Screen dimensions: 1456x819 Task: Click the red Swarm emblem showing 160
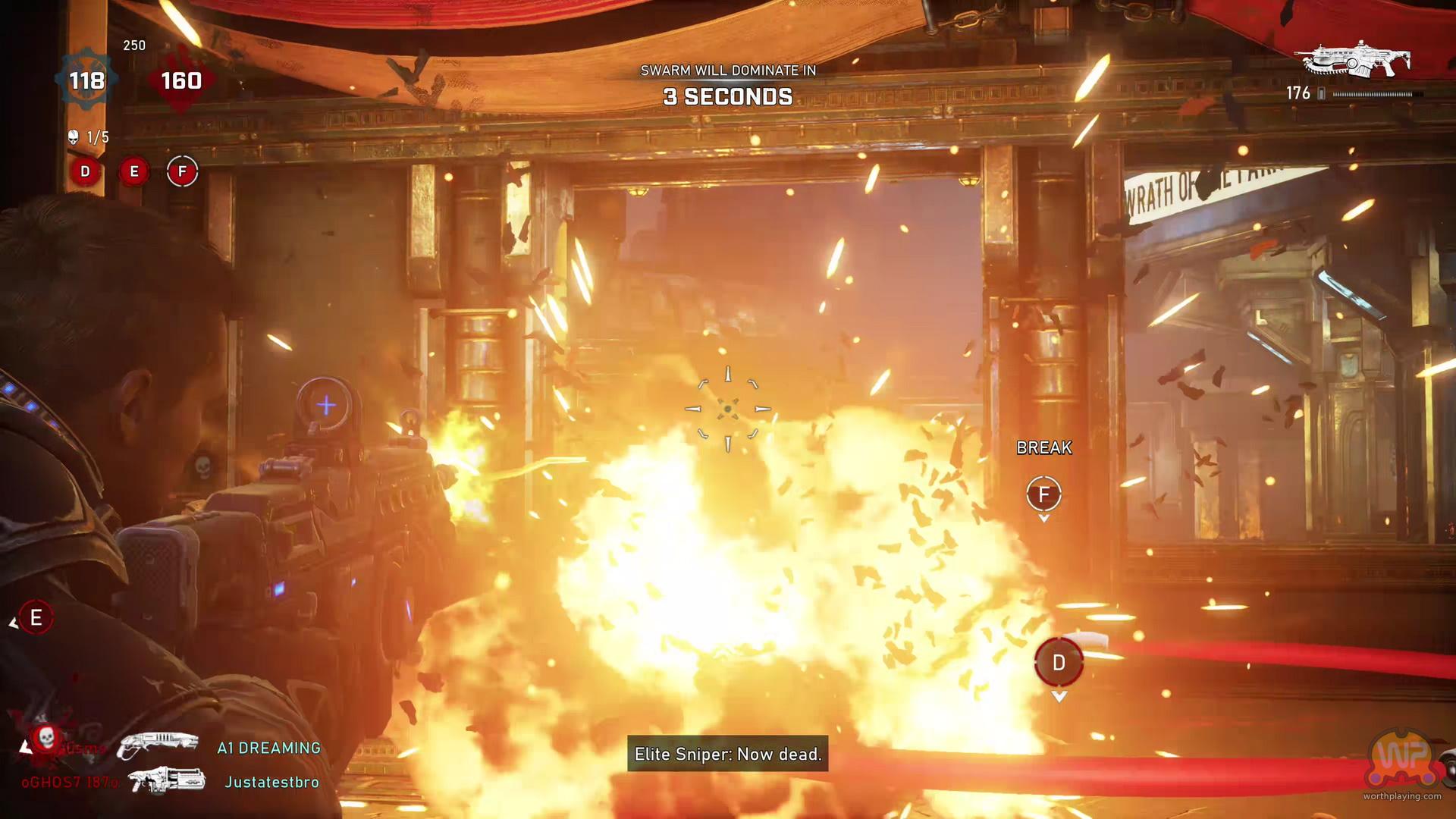click(x=180, y=80)
